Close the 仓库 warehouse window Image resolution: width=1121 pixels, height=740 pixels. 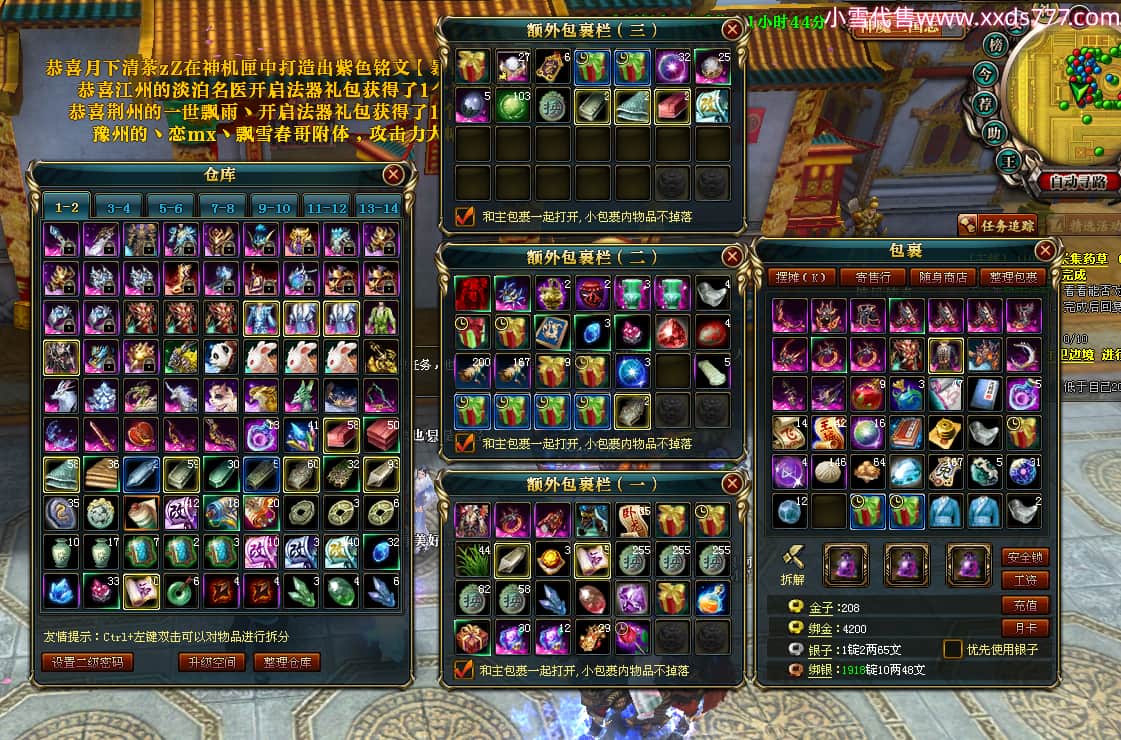[394, 175]
